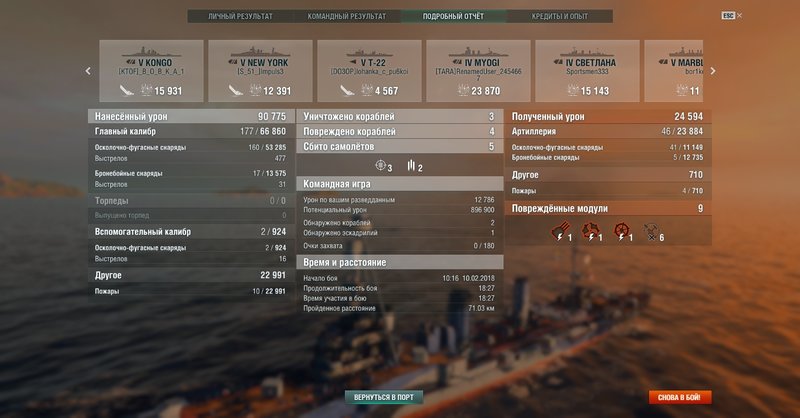The width and height of the screenshot is (800, 418).
Task: Open the Командный результат tab
Action: pos(347,17)
